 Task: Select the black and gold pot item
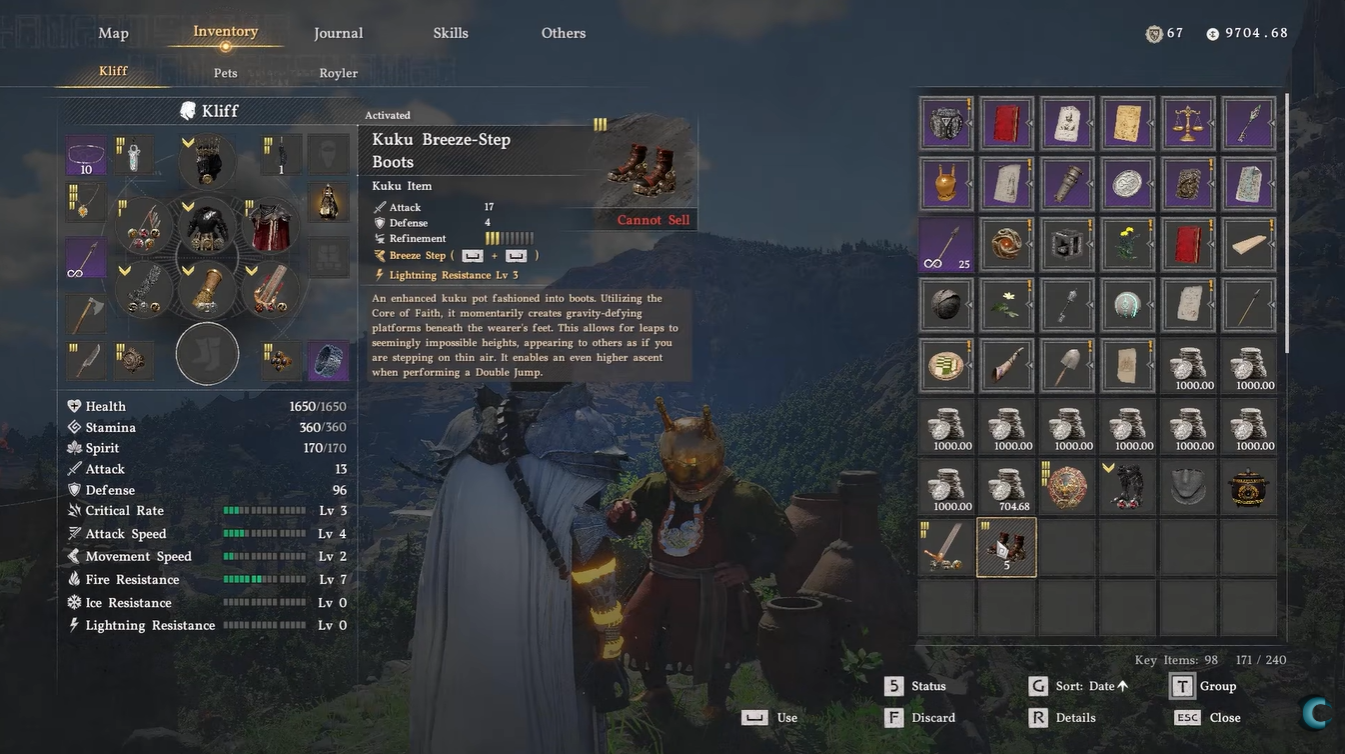(1248, 487)
